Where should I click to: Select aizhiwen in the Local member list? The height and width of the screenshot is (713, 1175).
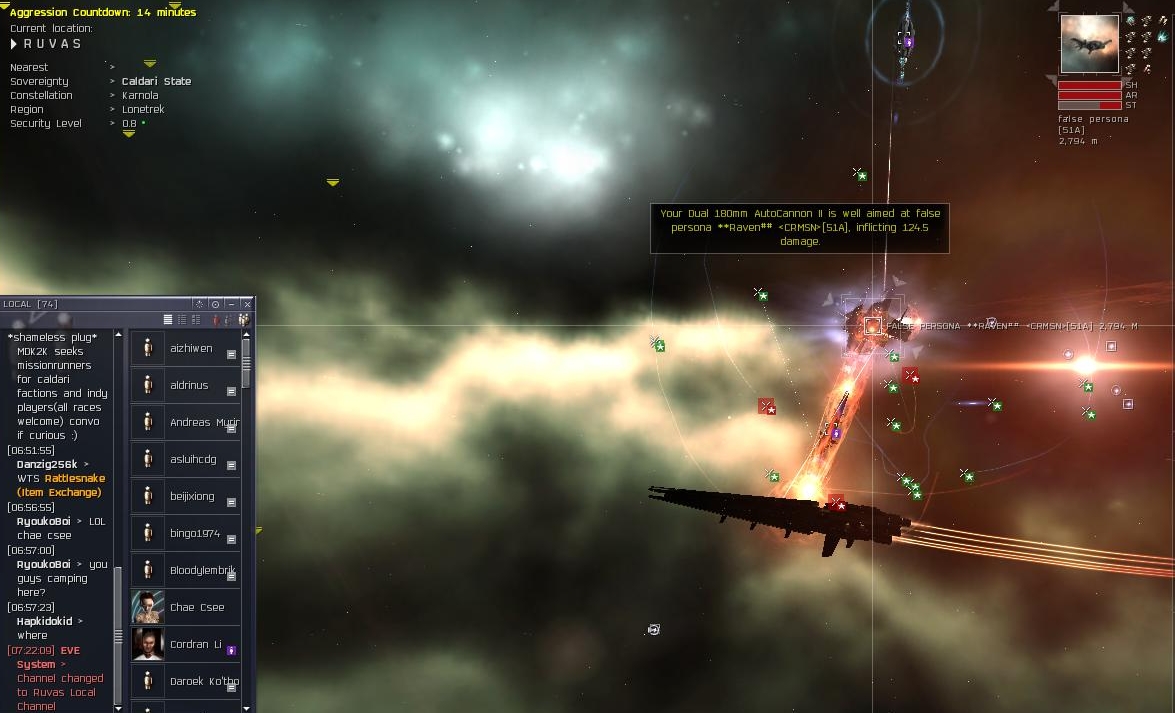pos(190,348)
